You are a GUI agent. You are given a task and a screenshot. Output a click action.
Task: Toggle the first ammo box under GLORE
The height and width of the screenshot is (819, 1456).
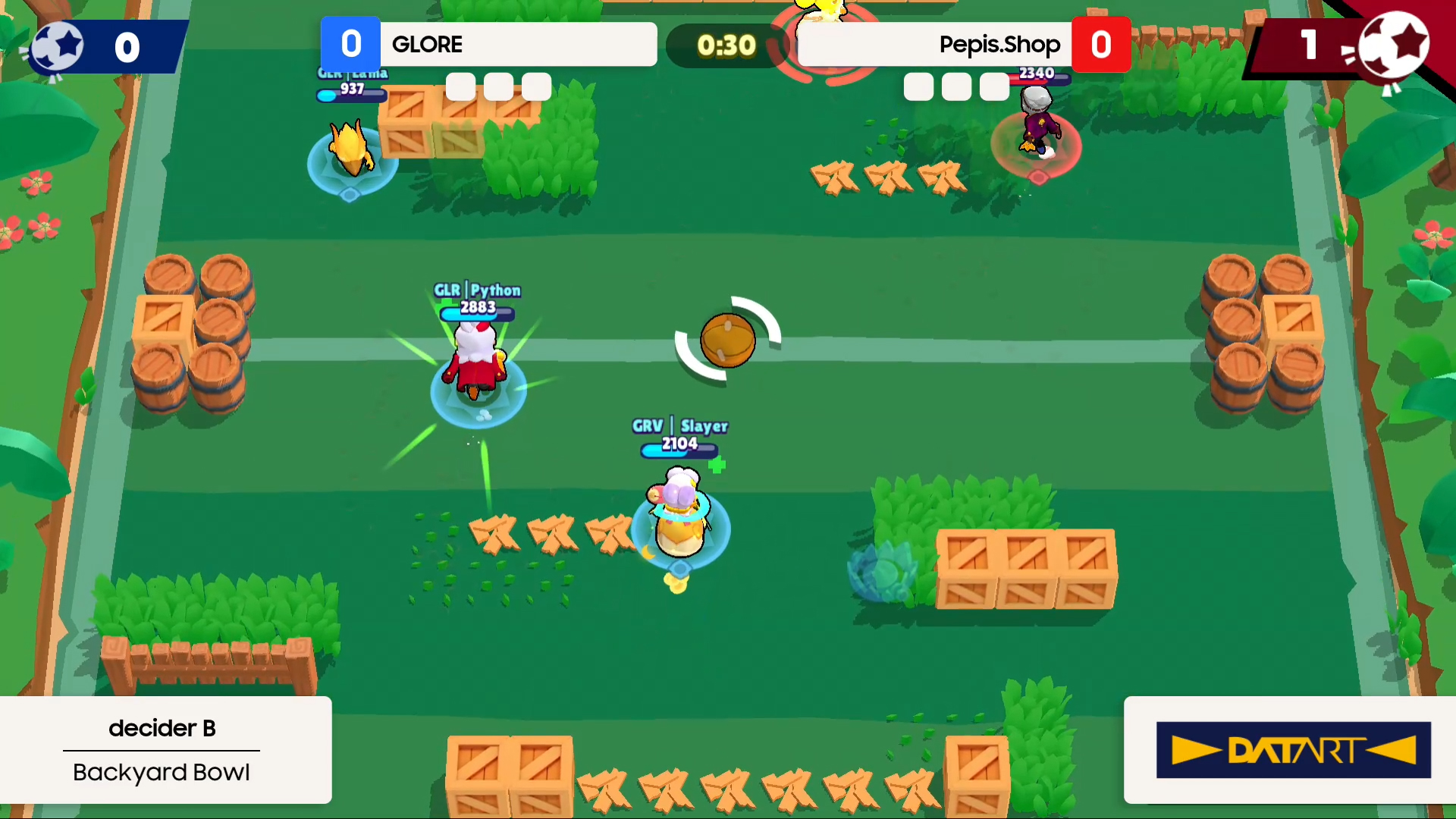coord(460,87)
